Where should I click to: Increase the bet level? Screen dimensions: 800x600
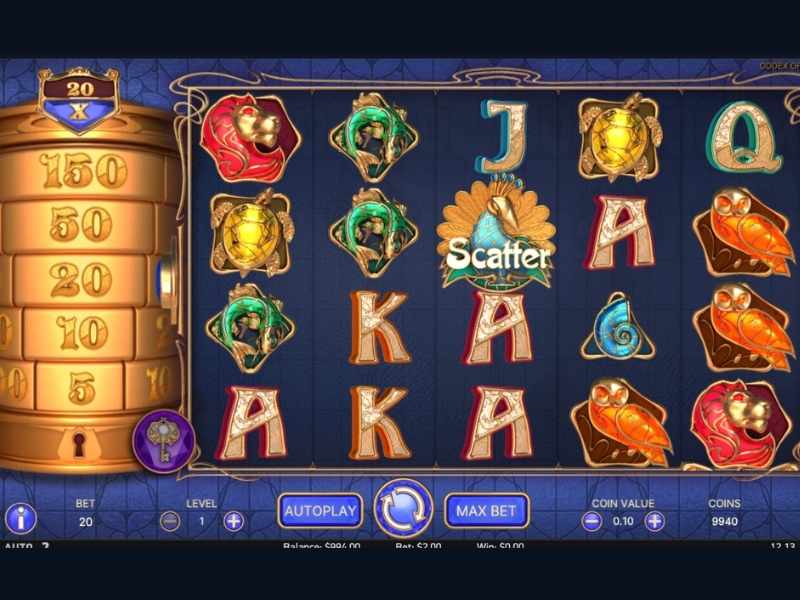[x=234, y=521]
